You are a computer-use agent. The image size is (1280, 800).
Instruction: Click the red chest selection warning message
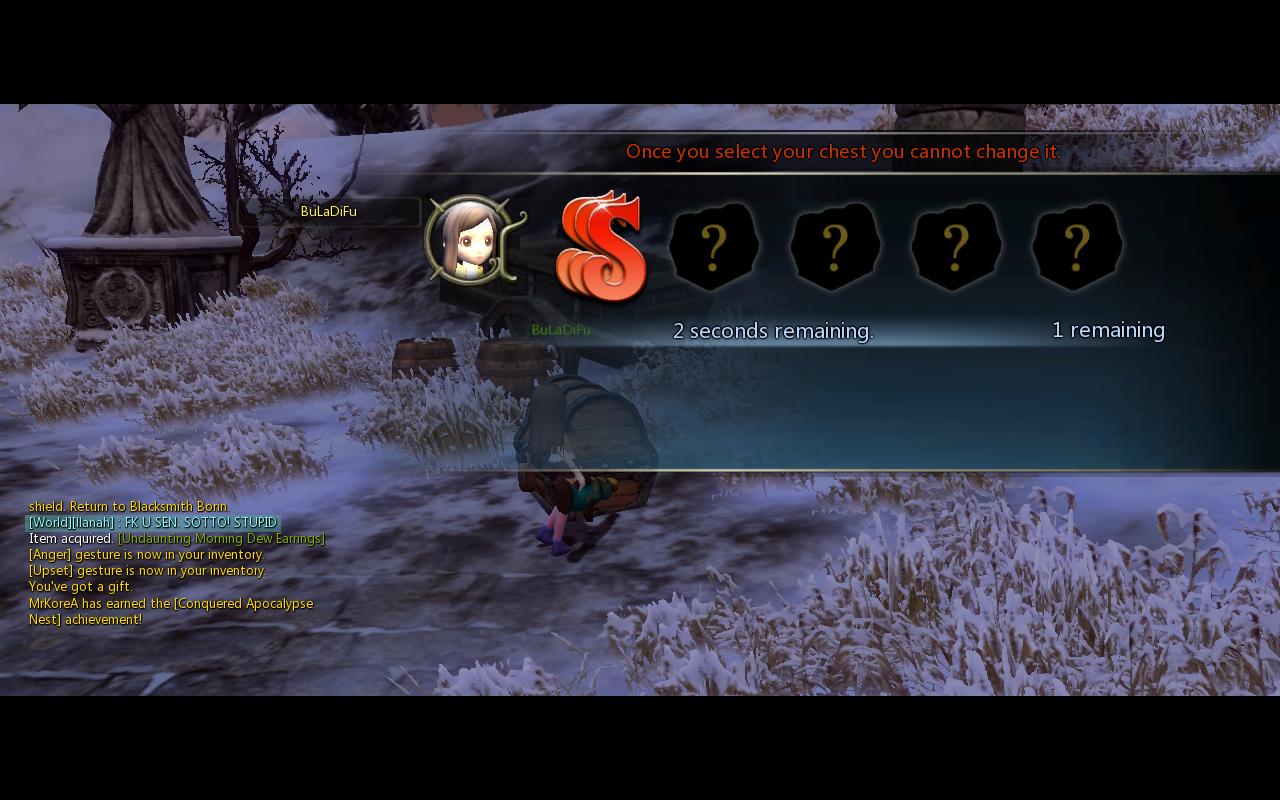pos(842,151)
